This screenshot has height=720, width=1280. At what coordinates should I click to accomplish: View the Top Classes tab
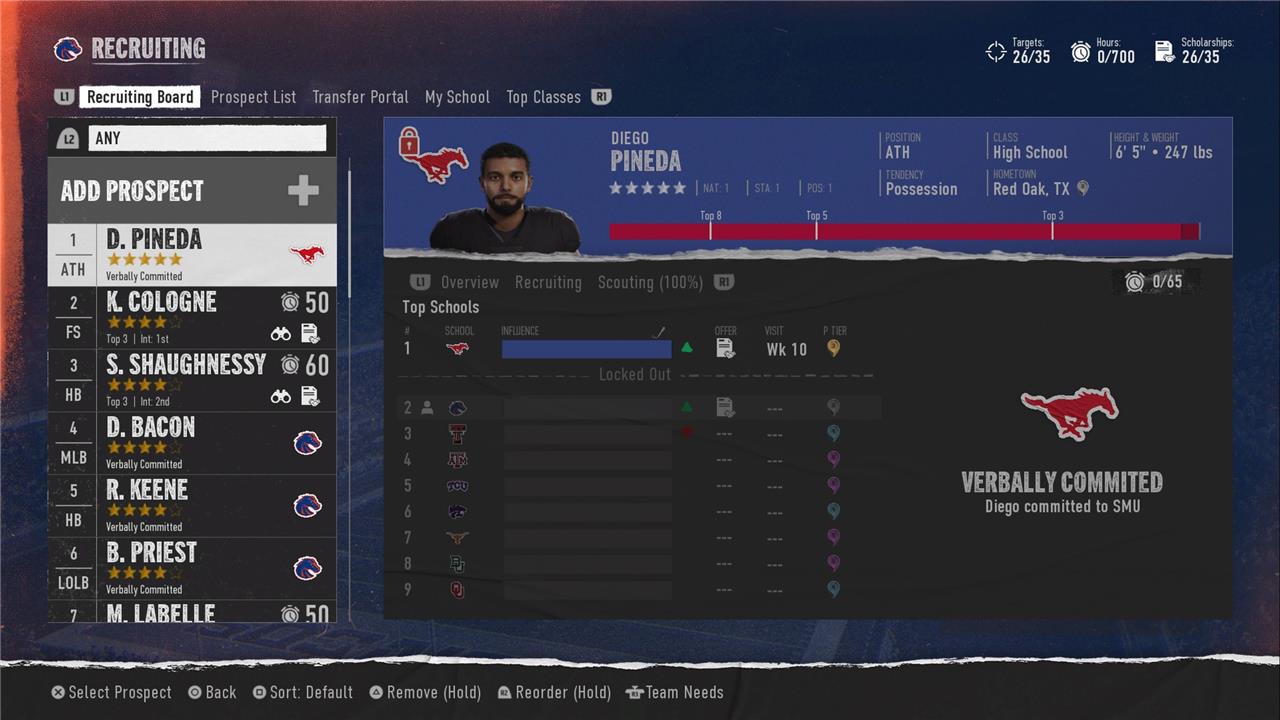pyautogui.click(x=543, y=97)
